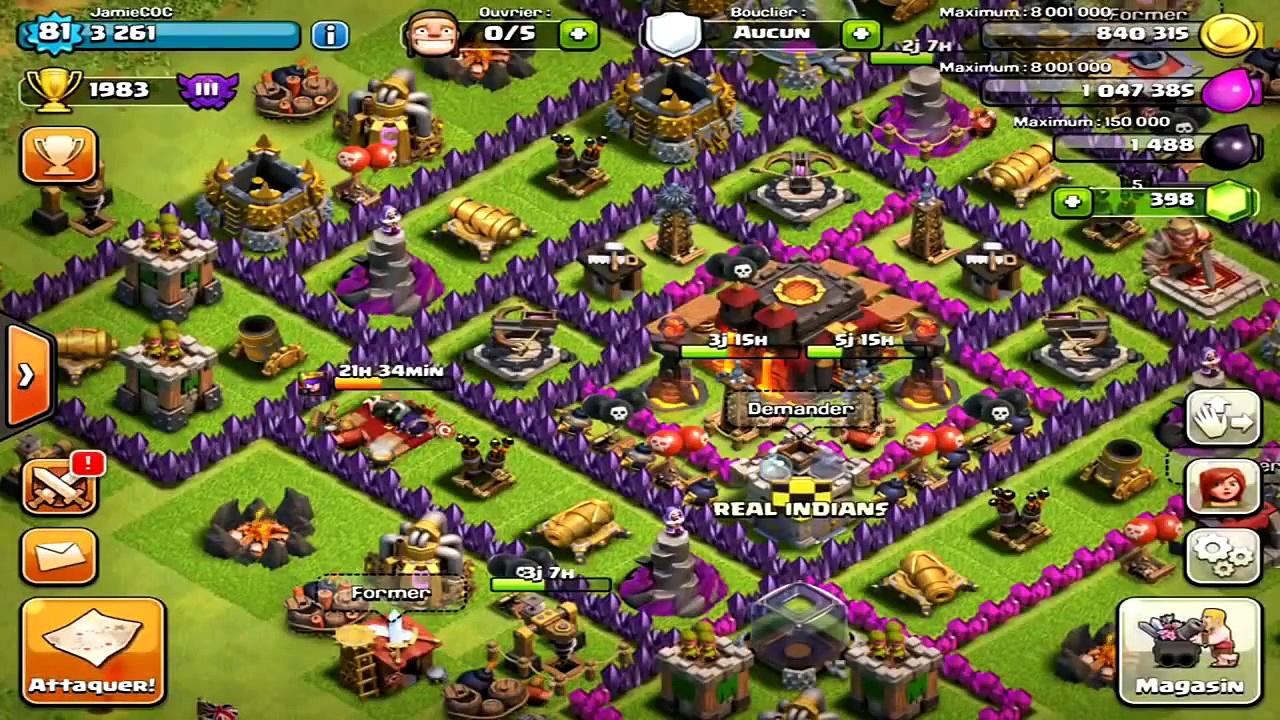Tap Former to train troops at the barracks
The height and width of the screenshot is (720, 1280).
pos(390,592)
